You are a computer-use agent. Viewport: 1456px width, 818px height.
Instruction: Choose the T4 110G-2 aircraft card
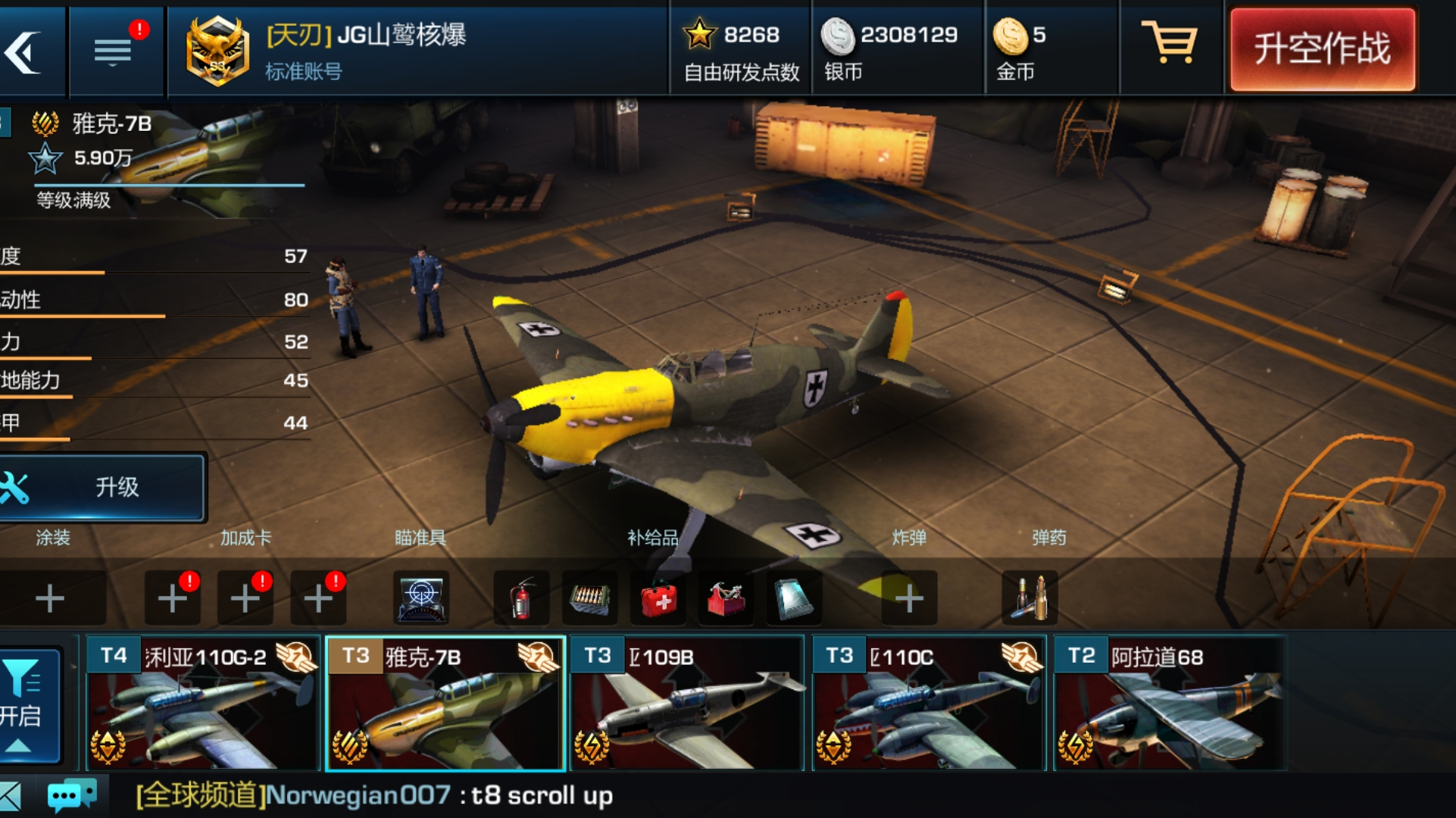point(202,703)
